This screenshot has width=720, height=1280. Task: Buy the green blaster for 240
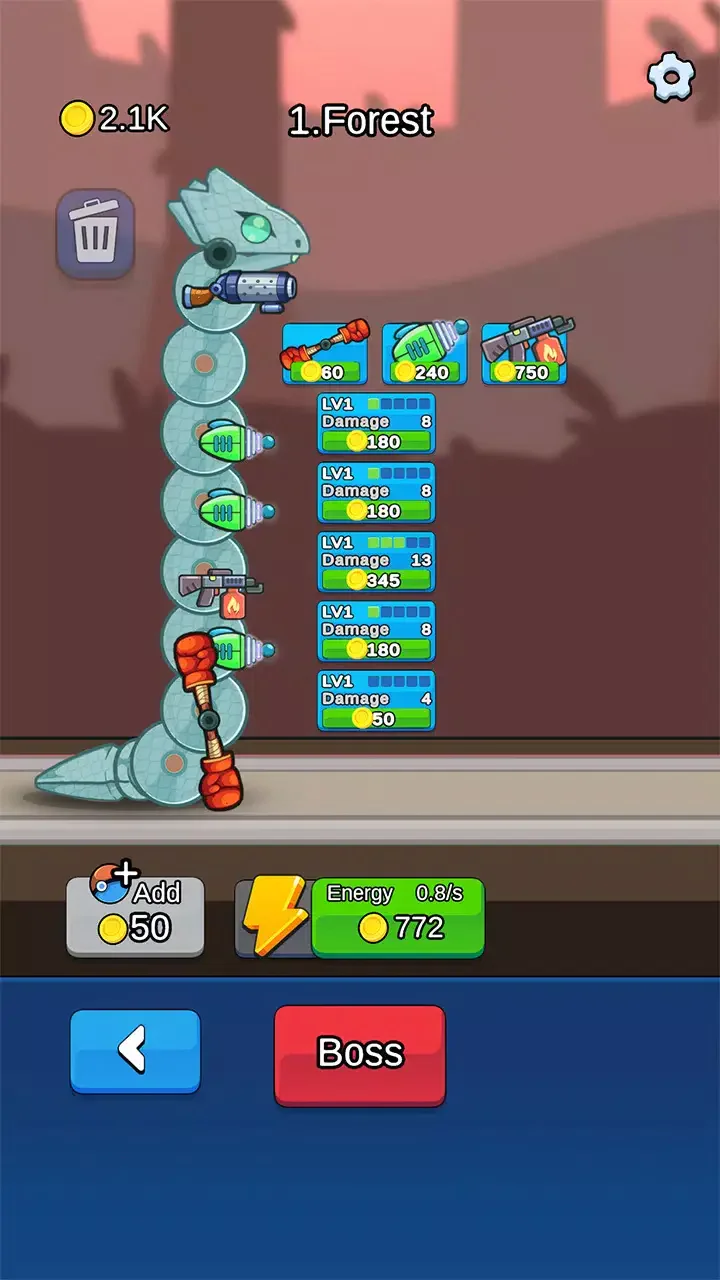[x=425, y=354]
